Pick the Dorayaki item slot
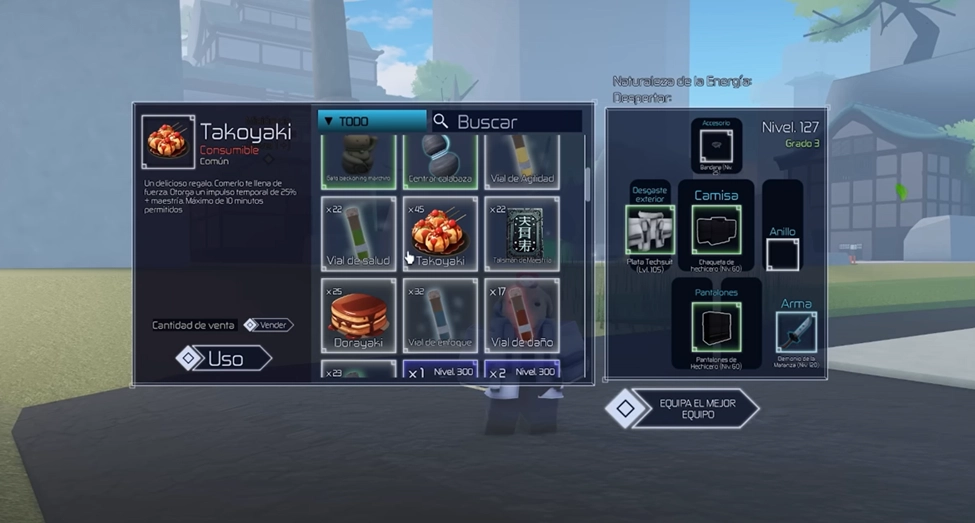Viewport: 975px width, 523px height. pyautogui.click(x=359, y=315)
